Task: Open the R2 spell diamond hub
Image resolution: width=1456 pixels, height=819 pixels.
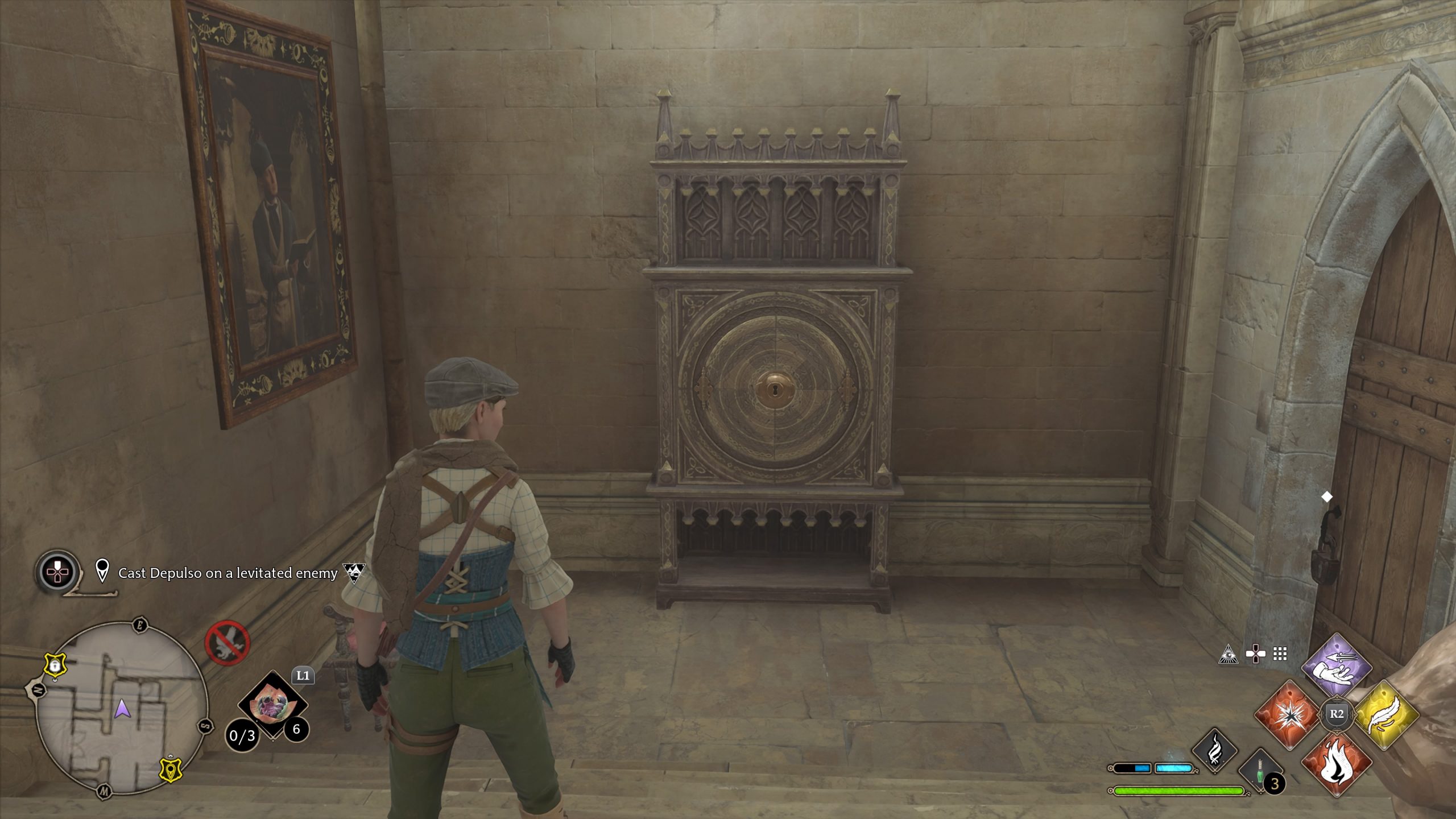Action: click(x=1337, y=715)
